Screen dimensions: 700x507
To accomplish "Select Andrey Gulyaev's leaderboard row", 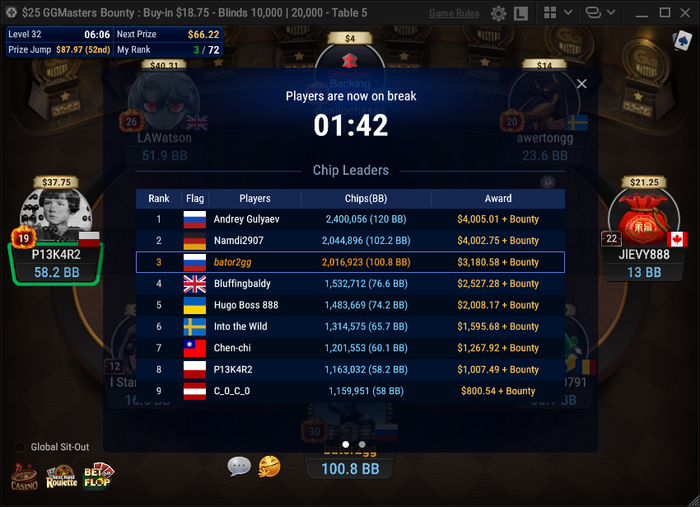I will pyautogui.click(x=350, y=219).
